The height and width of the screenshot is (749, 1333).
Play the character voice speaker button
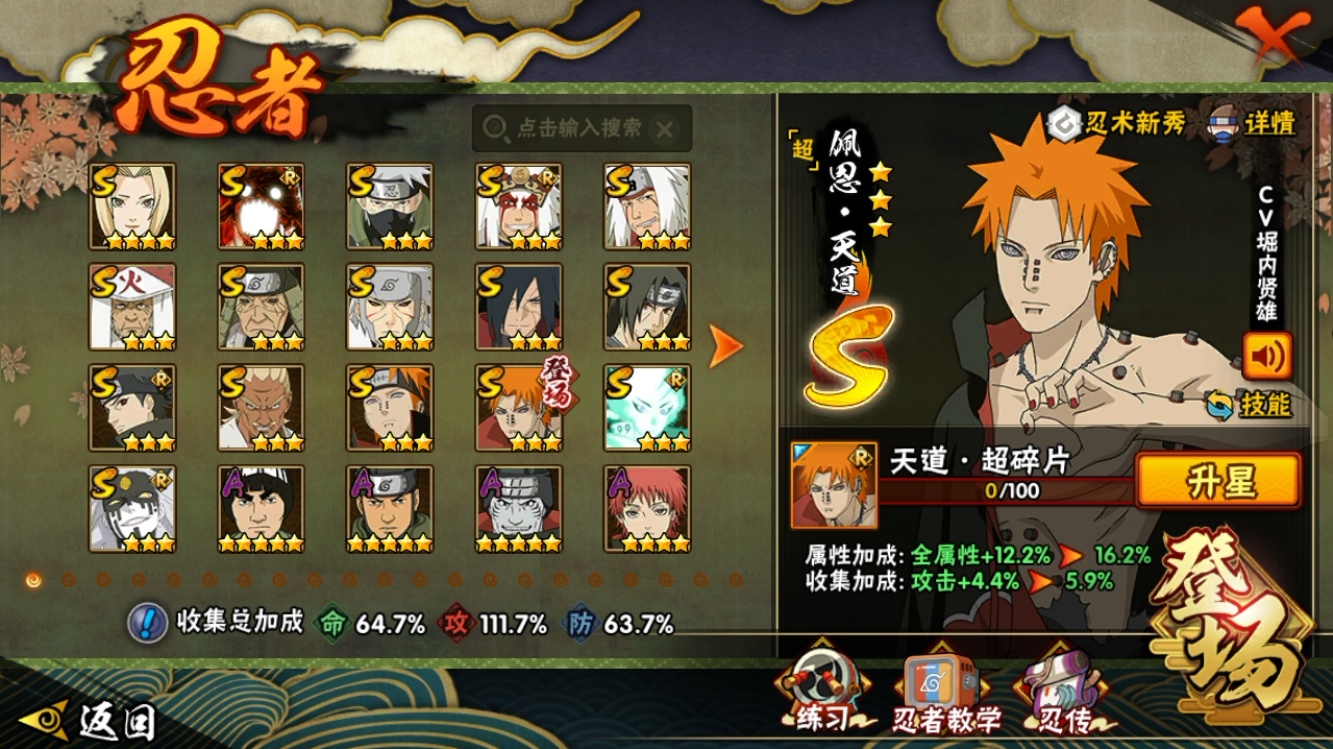click(x=1267, y=356)
